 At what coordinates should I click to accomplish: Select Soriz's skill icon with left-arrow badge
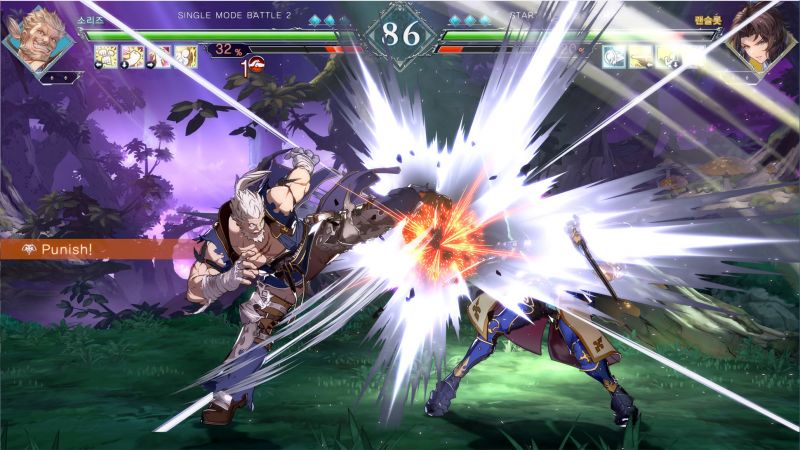(106, 57)
